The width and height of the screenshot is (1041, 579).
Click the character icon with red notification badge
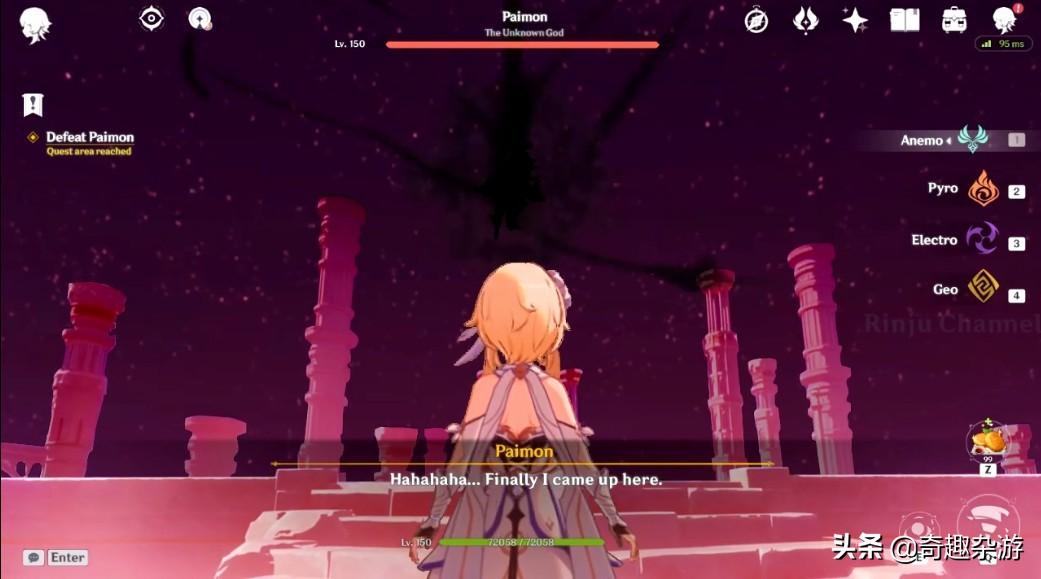[x=1003, y=20]
